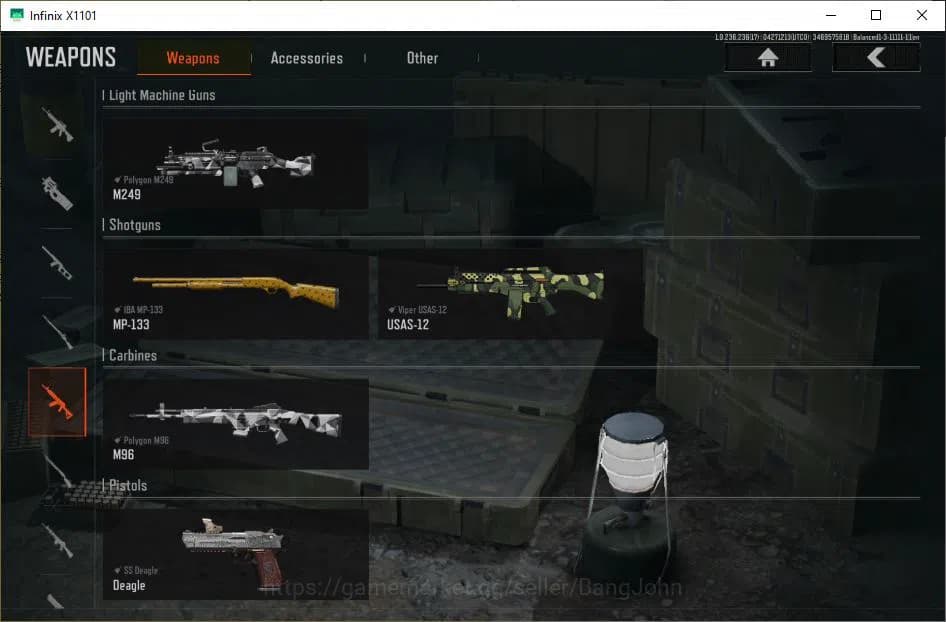Maximize the emulator window

click(x=876, y=15)
